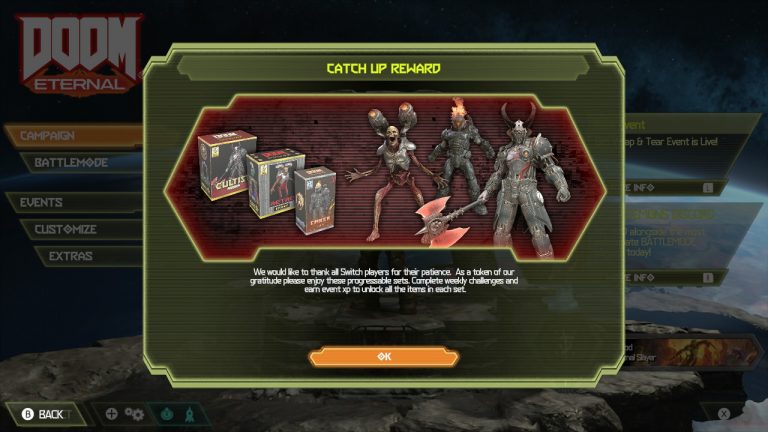Click the round teal icon beside the rocket

pos(166,414)
